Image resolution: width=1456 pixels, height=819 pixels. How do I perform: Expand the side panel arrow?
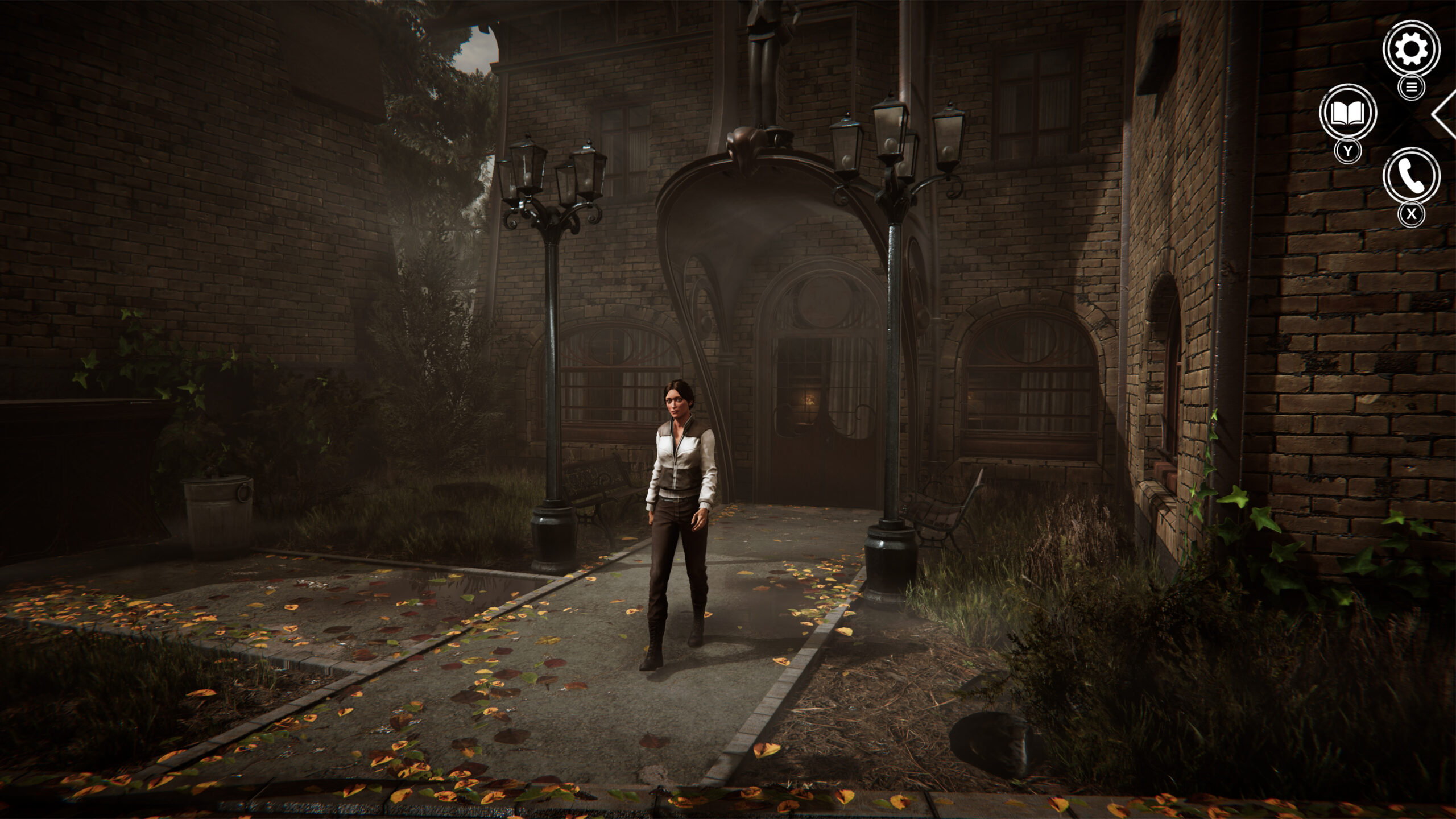click(1443, 114)
